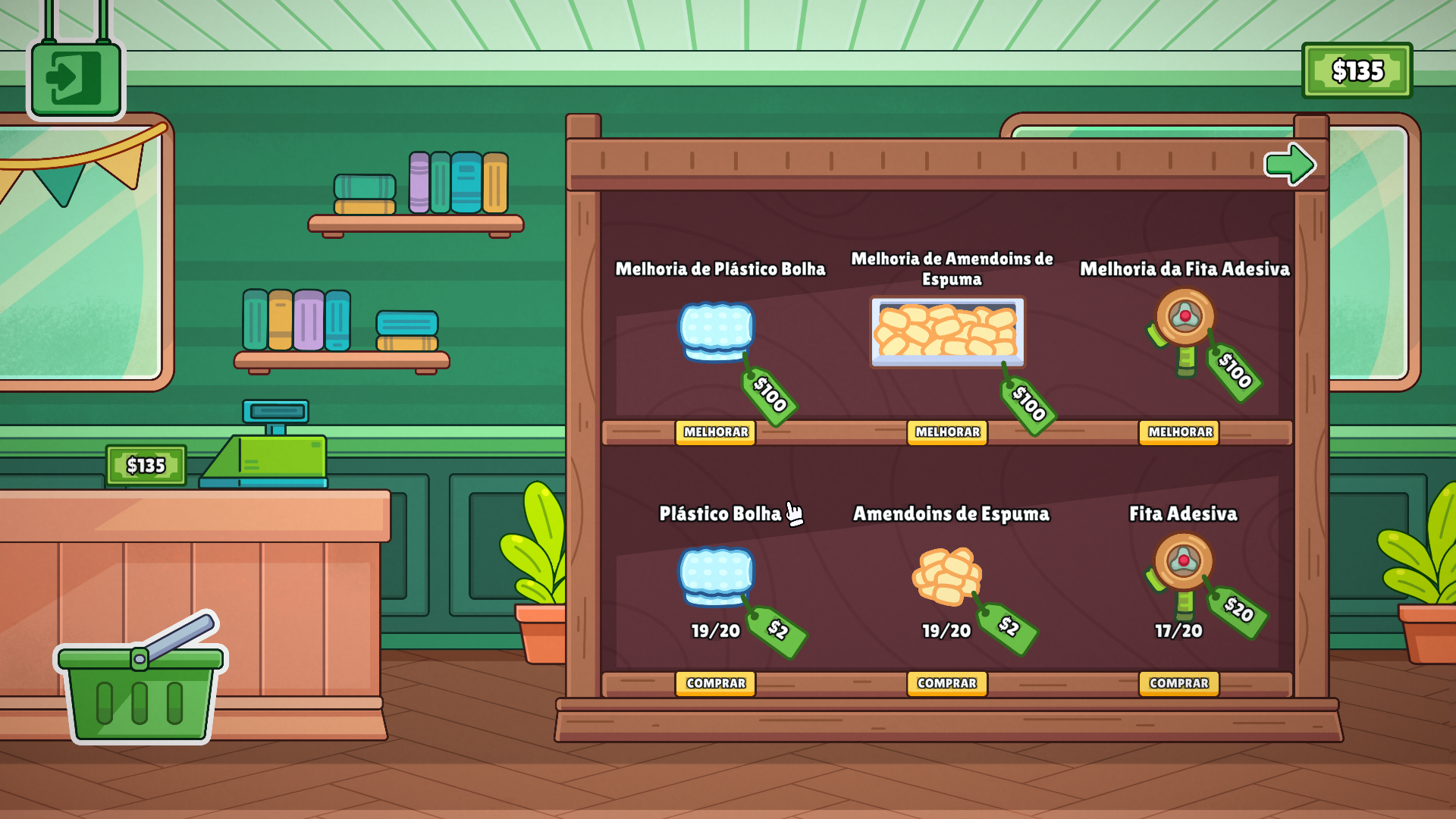The width and height of the screenshot is (1456, 819).
Task: Choose the Plástico Bolha item priced $2
Action: 716,576
